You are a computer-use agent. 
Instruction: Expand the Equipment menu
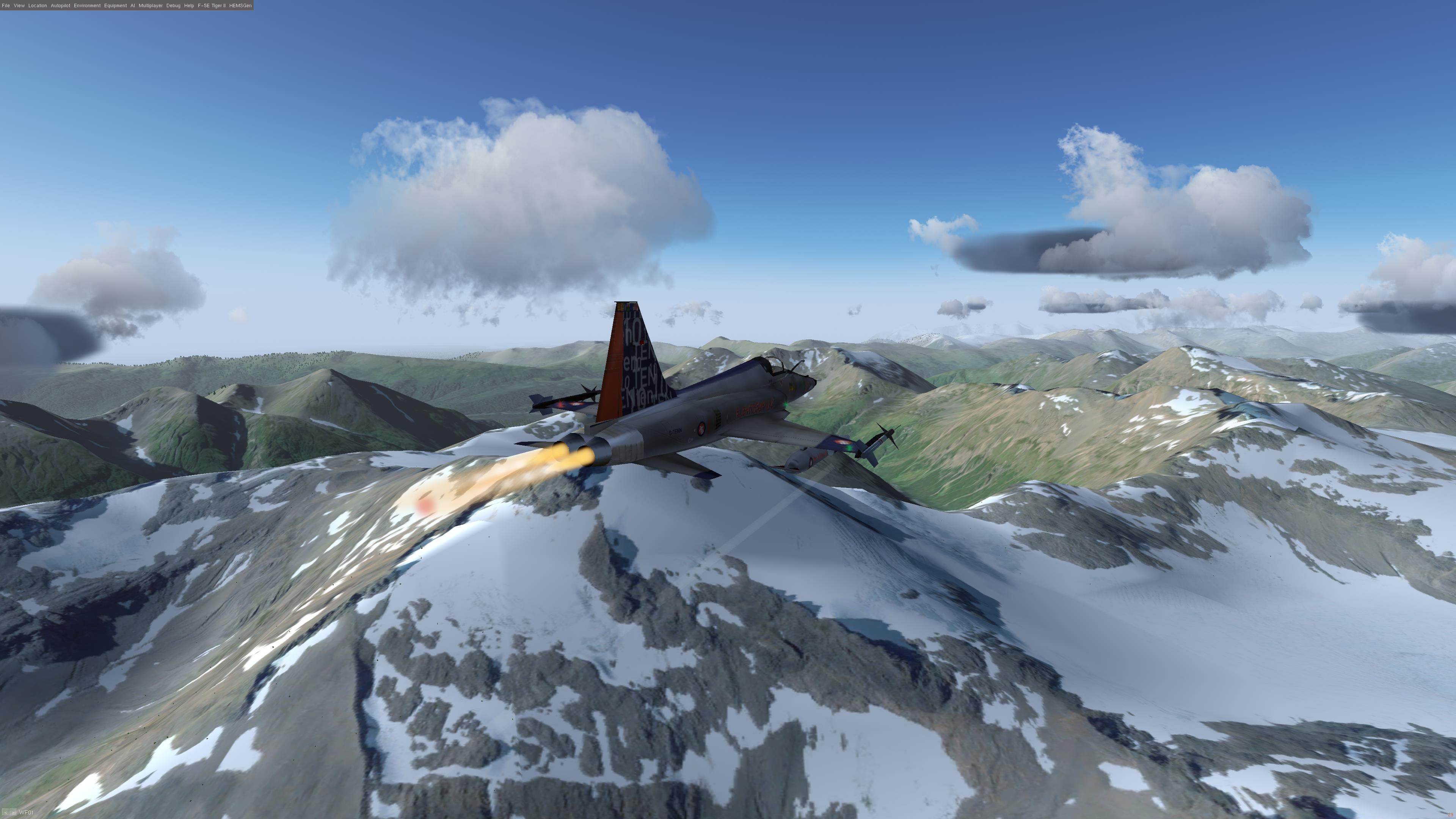click(115, 6)
